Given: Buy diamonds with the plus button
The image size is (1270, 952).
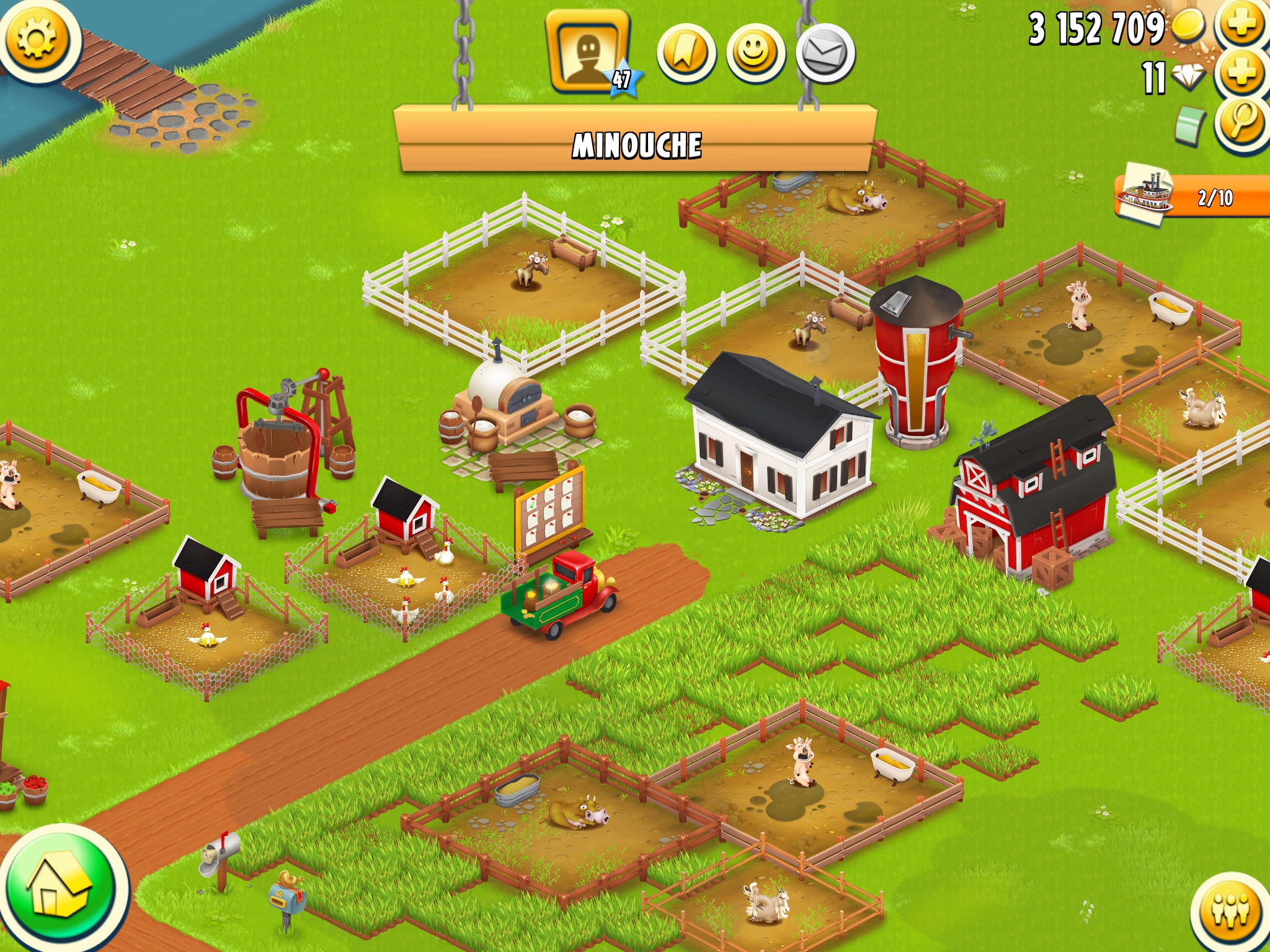Looking at the screenshot, I should pyautogui.click(x=1241, y=74).
